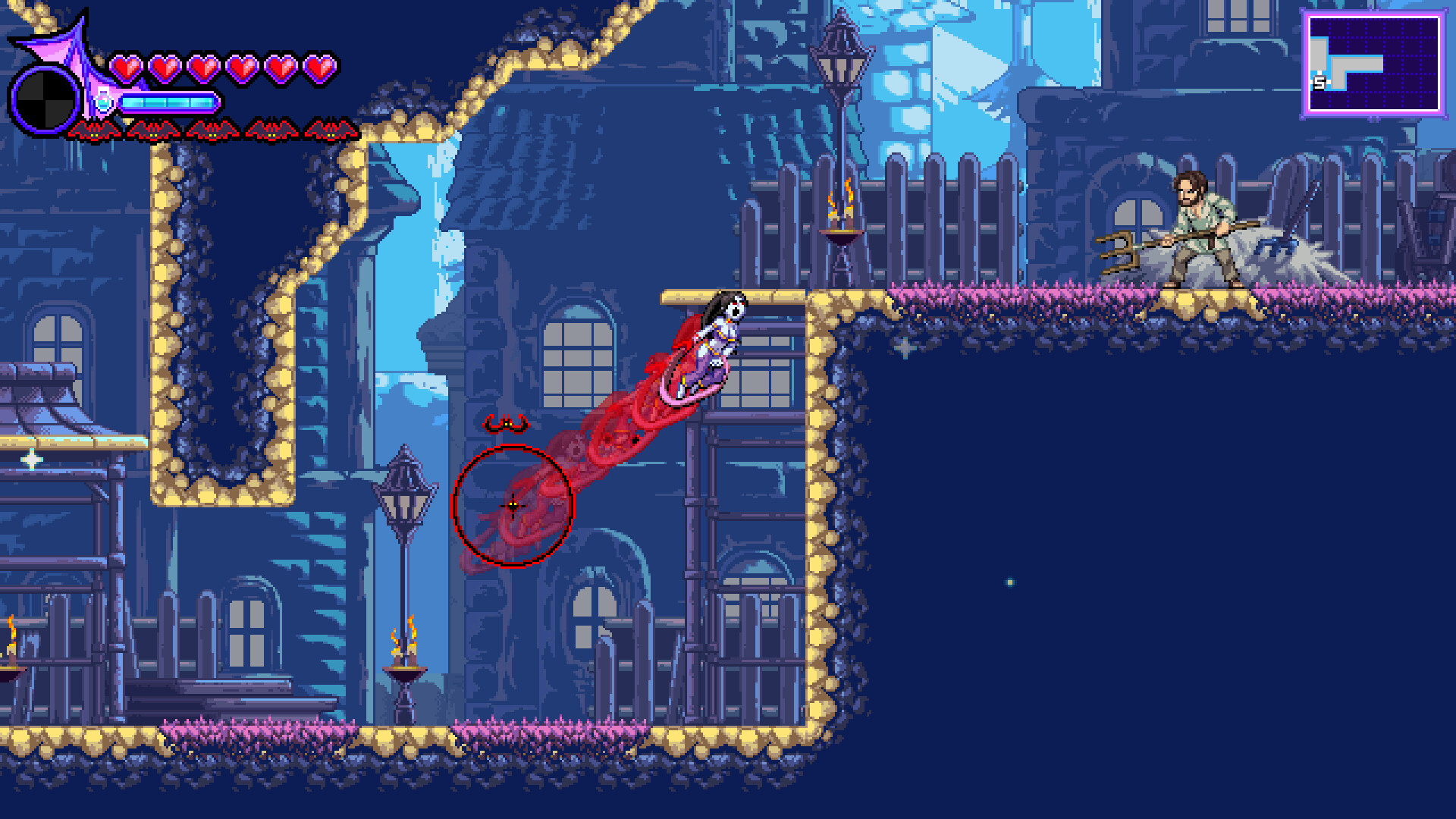1456x819 pixels.
Task: Click the last heart at the end of the health bar
Action: (318, 67)
